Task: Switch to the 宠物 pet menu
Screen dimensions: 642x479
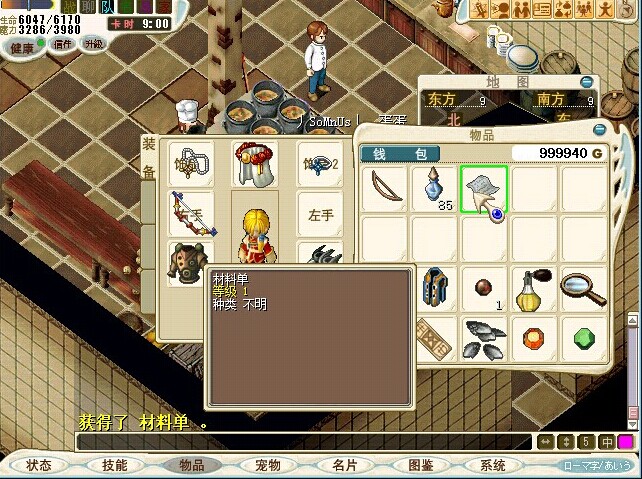Action: click(267, 465)
